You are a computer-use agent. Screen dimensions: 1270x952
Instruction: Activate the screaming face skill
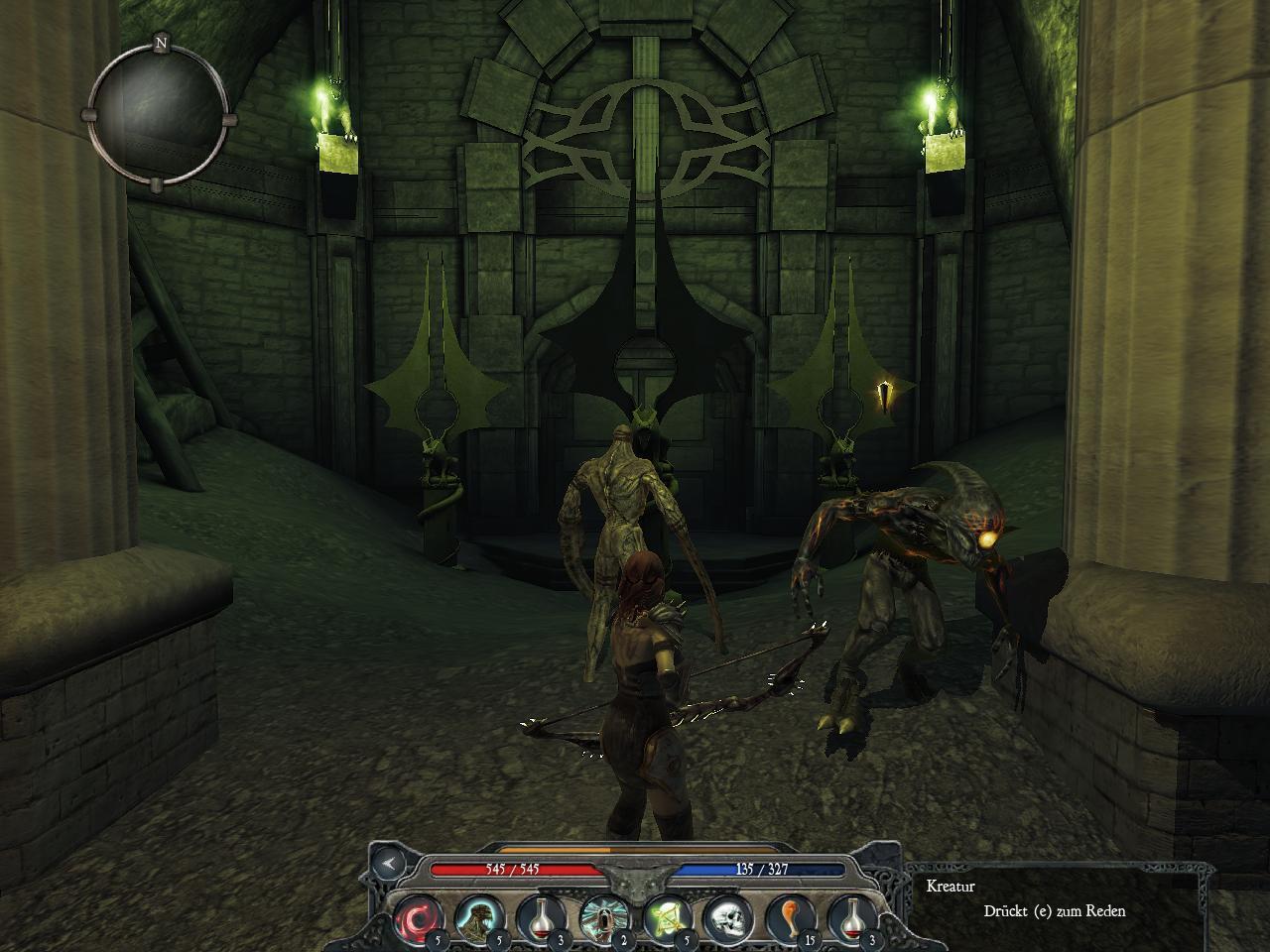(602, 918)
